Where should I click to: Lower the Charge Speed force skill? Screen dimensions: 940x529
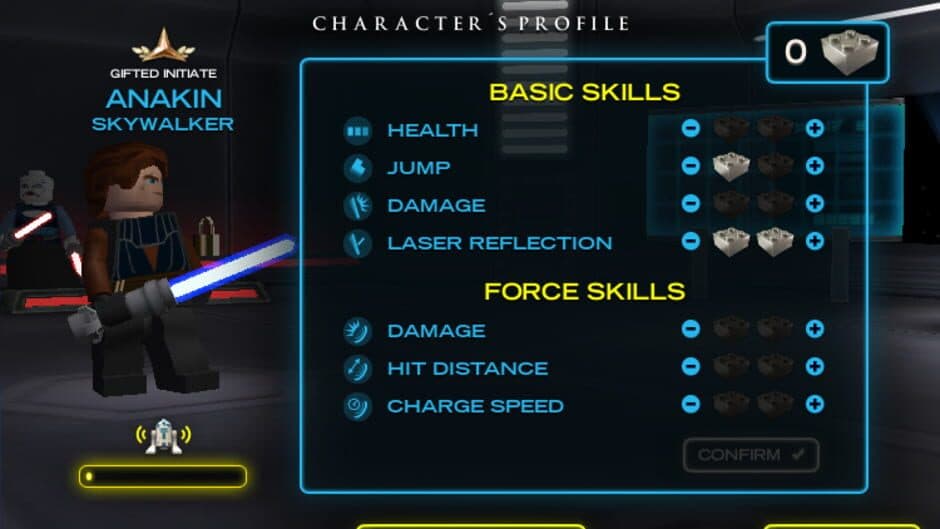click(x=690, y=404)
